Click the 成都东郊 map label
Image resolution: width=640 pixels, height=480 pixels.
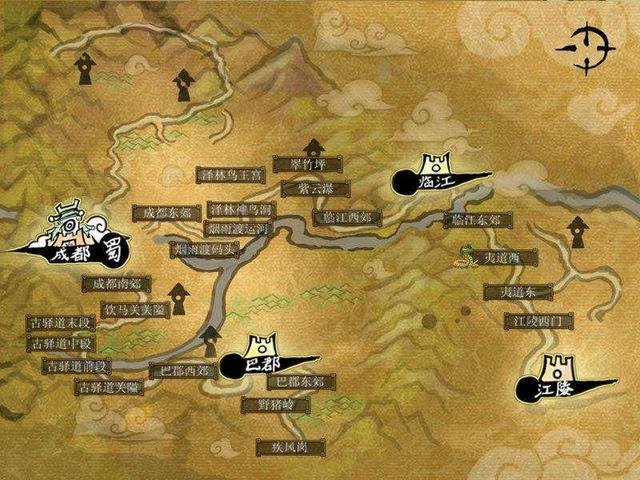click(161, 212)
